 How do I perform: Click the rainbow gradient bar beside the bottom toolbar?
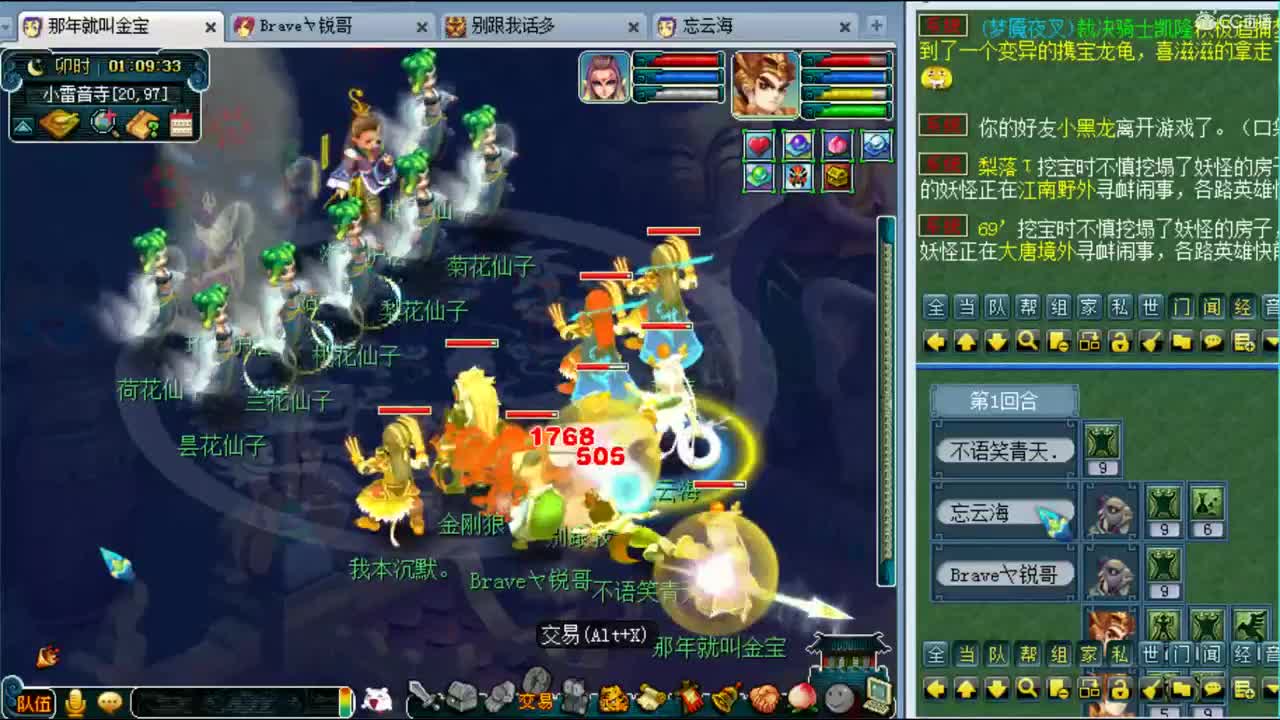(345, 703)
